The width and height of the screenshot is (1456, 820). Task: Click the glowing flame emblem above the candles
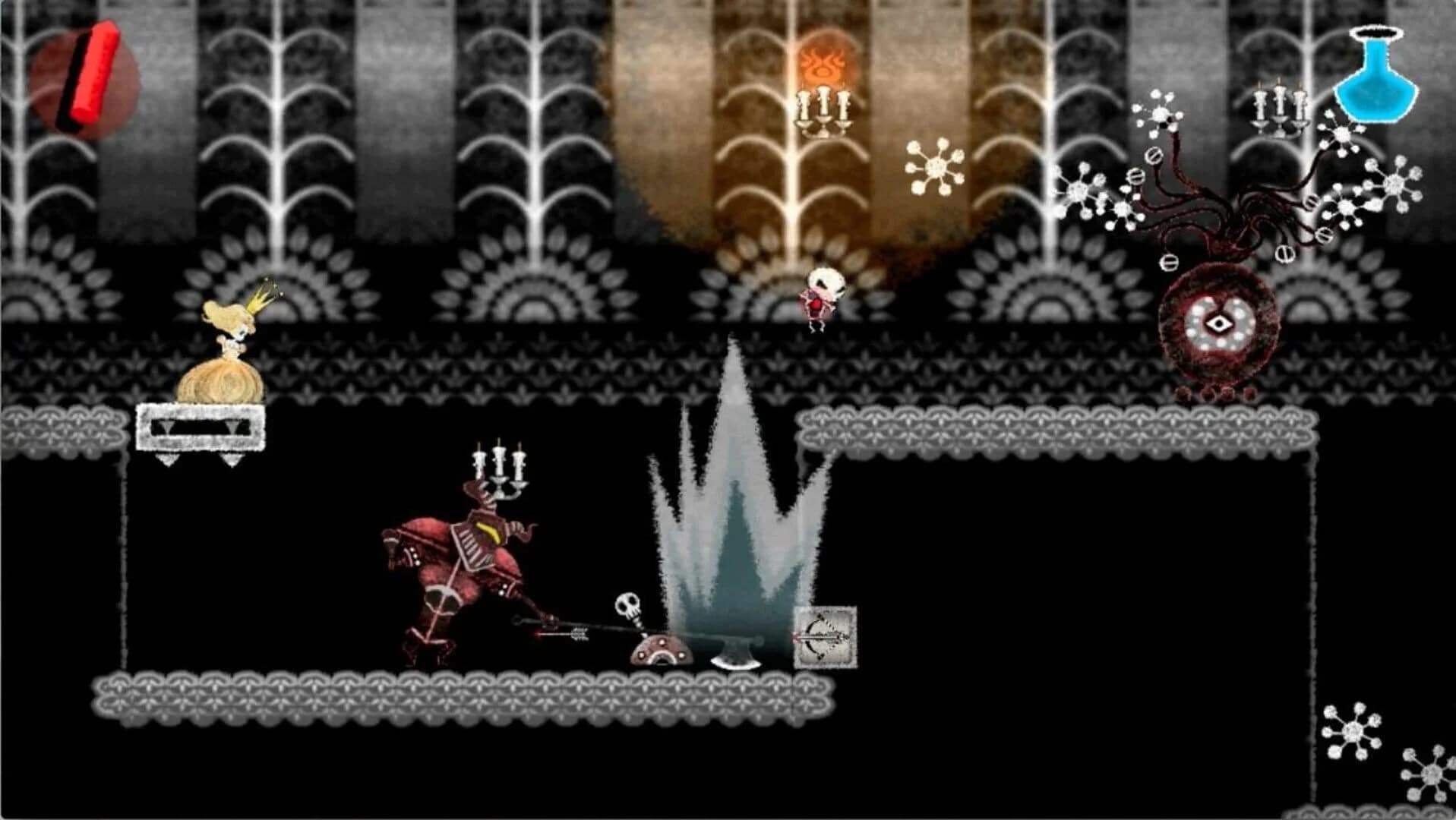tap(822, 61)
